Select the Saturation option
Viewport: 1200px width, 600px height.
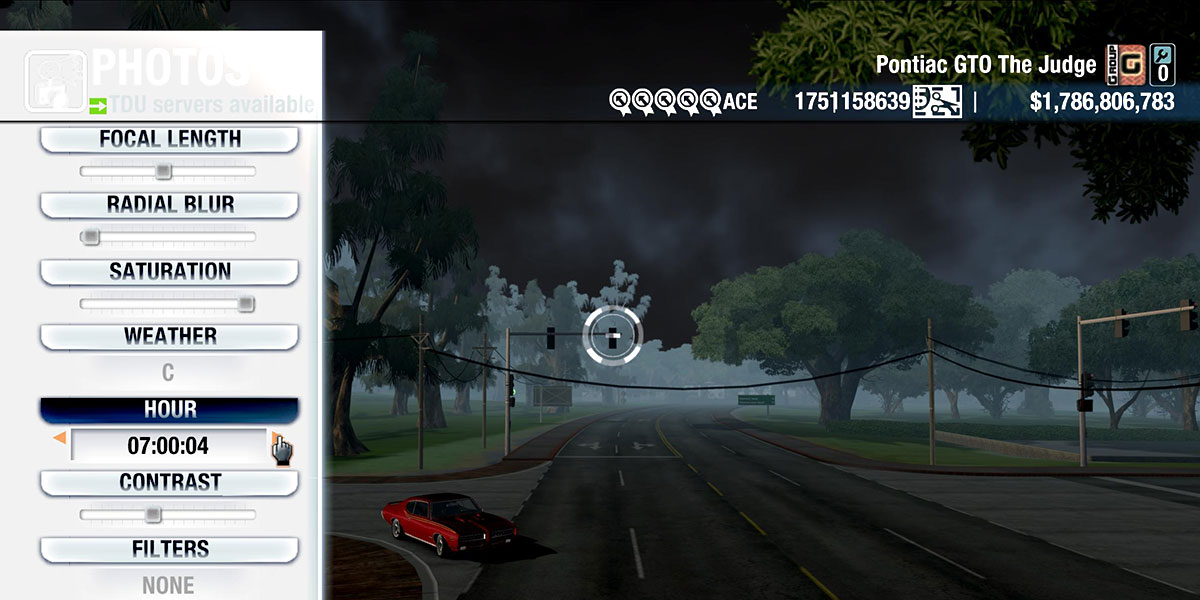click(169, 272)
